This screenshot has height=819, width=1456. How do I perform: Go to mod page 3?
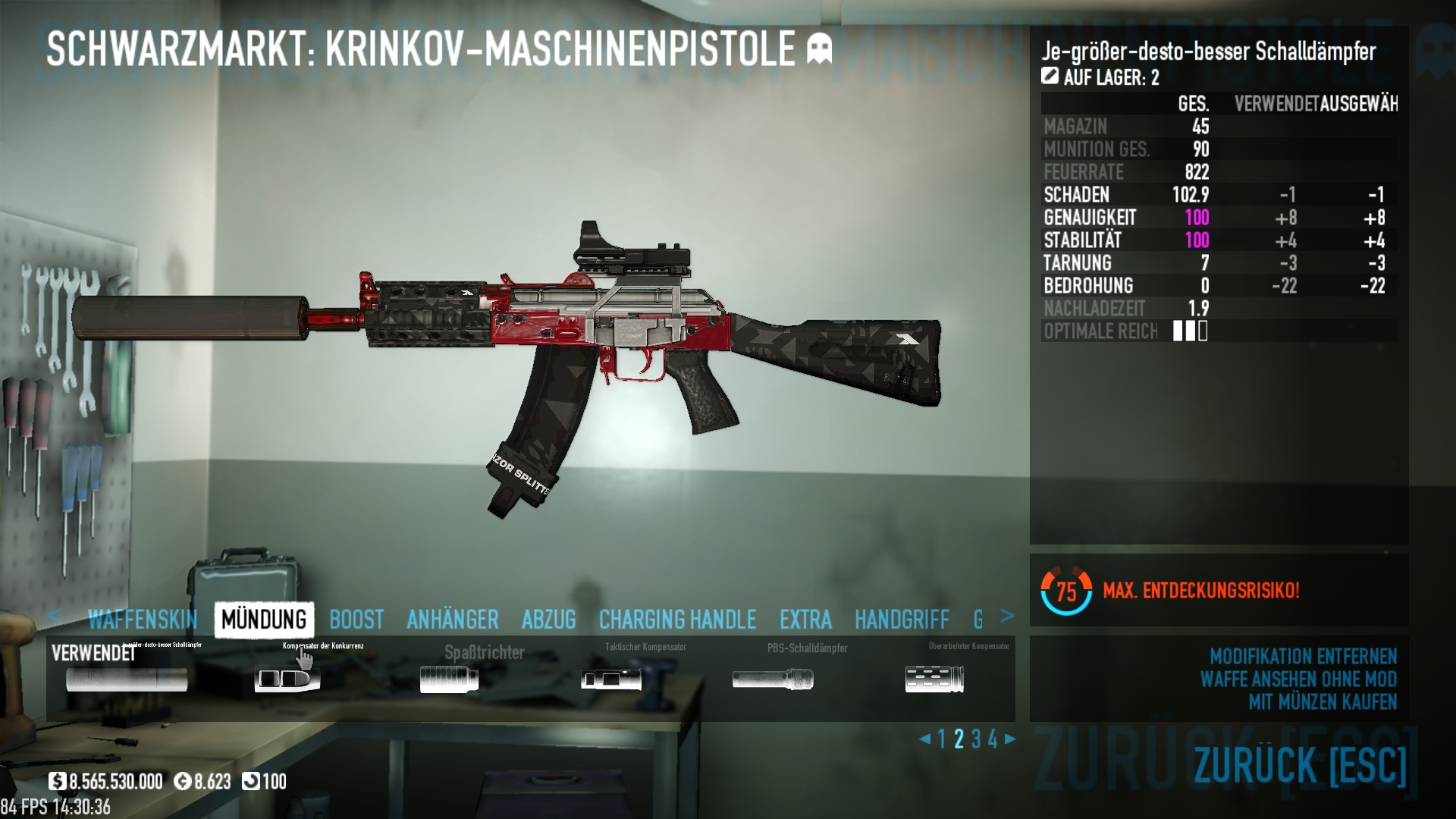(x=976, y=739)
